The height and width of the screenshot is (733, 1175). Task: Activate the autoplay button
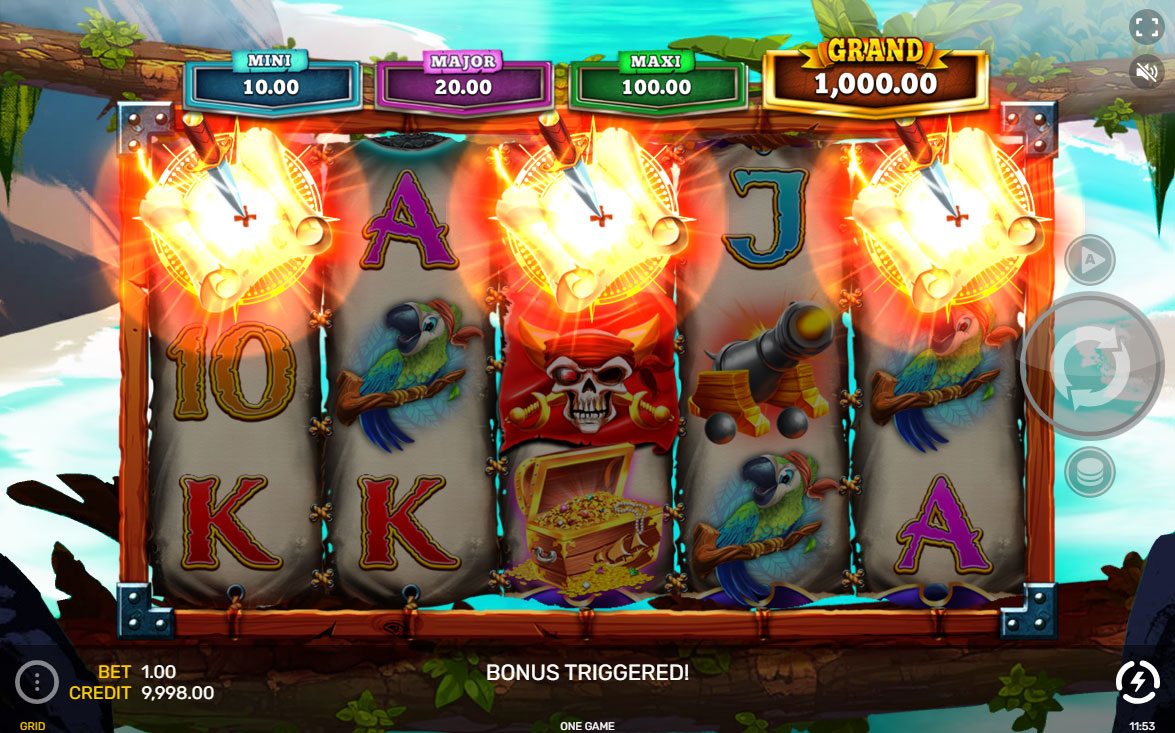[x=1089, y=260]
